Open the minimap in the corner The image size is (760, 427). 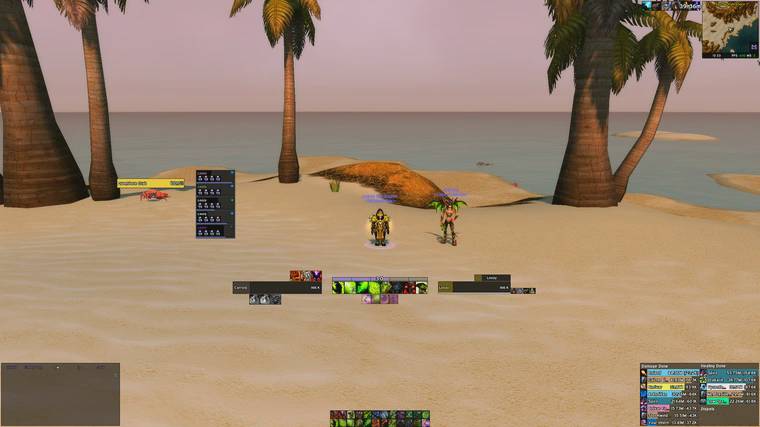730,29
